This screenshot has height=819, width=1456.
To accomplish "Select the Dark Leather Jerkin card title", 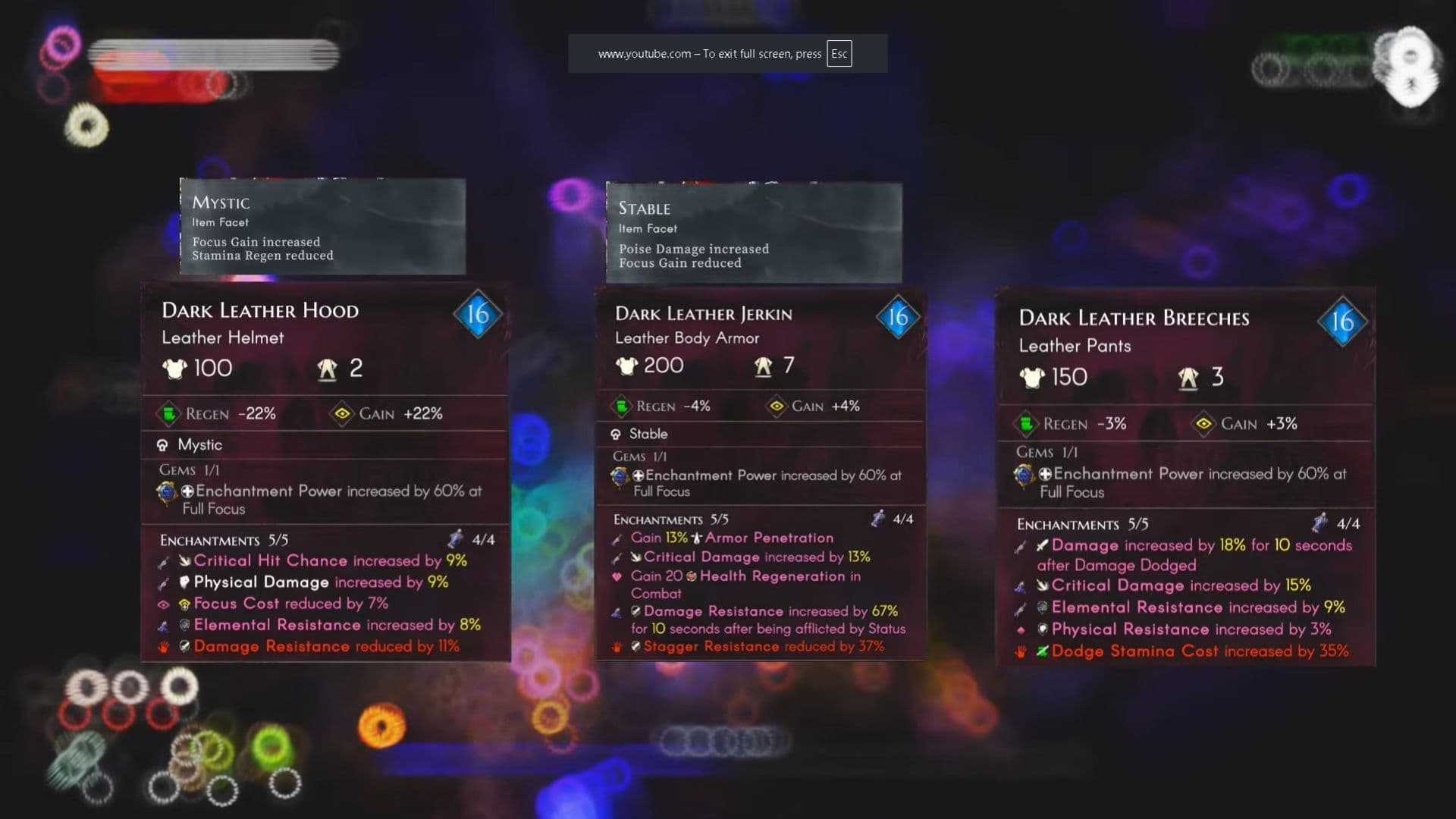I will [704, 313].
